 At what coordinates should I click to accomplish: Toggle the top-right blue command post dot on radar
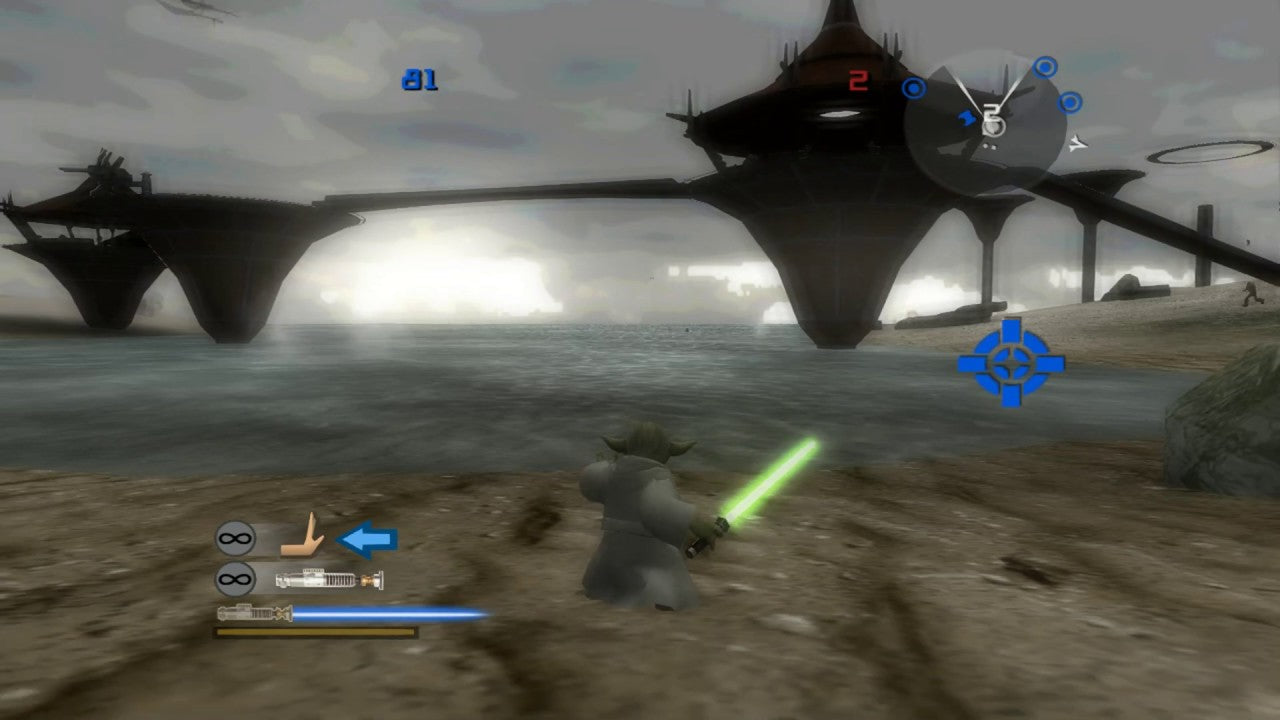tap(1044, 67)
